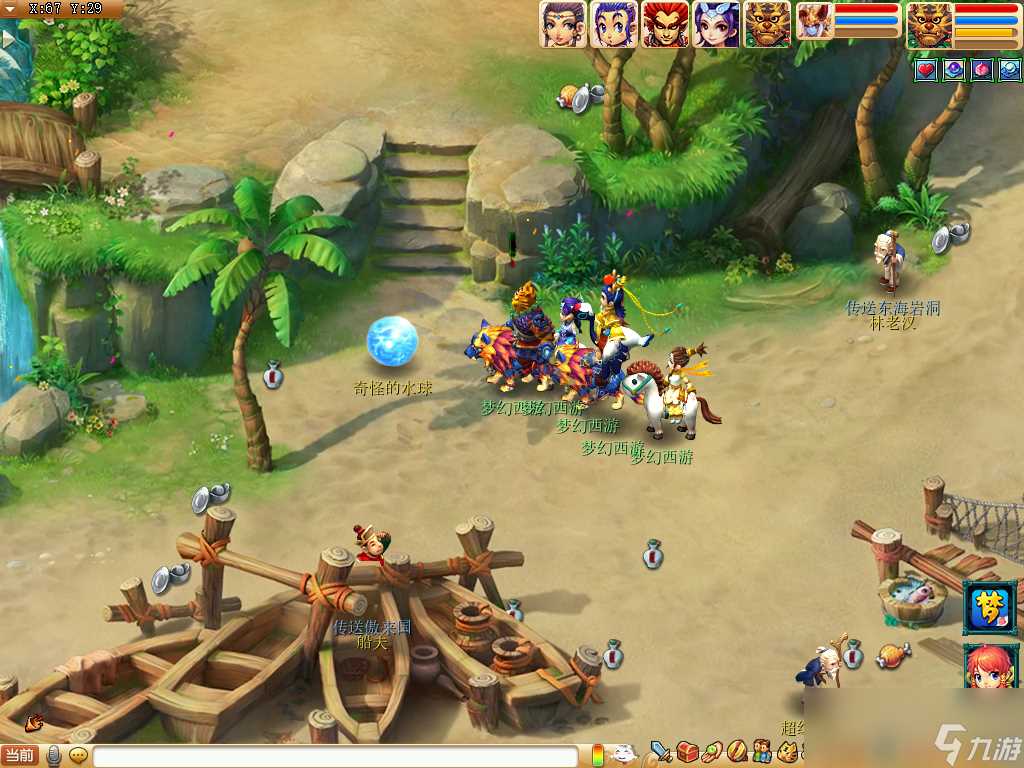The width and height of the screenshot is (1024, 768).
Task: Select the striped round shield icon
Action: 737,750
